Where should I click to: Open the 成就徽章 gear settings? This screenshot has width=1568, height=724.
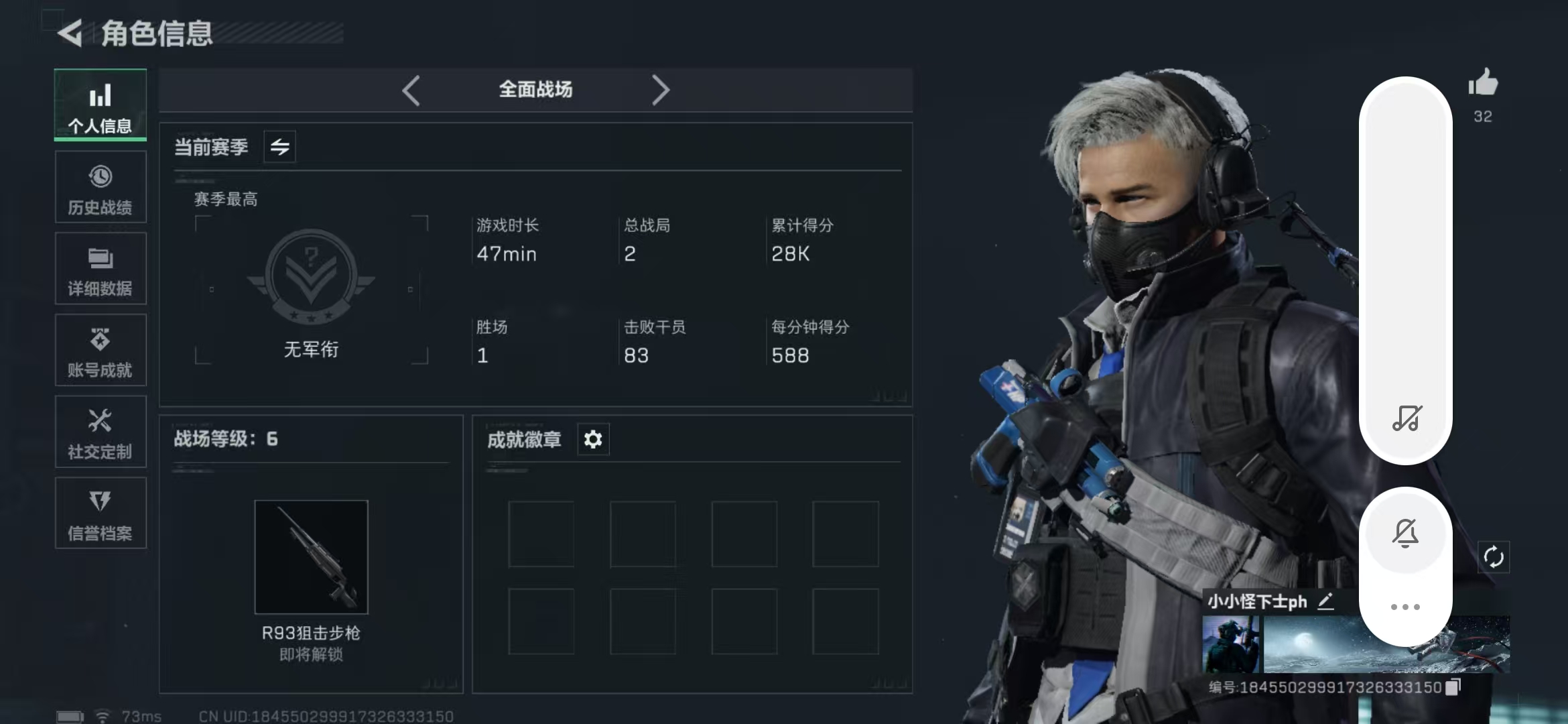593,440
